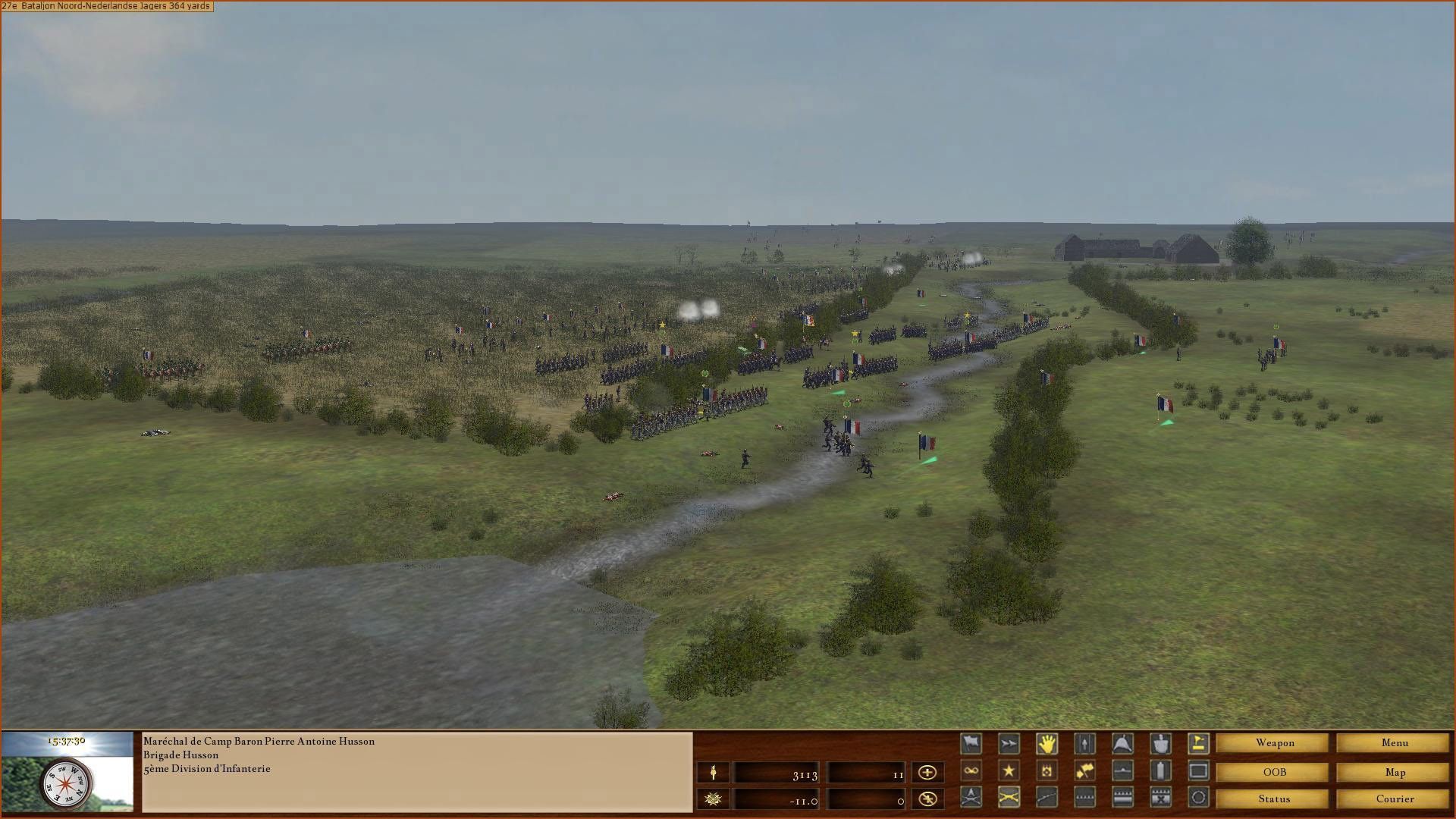Click the circled plus button
The height and width of the screenshot is (819, 1456).
pos(927,772)
